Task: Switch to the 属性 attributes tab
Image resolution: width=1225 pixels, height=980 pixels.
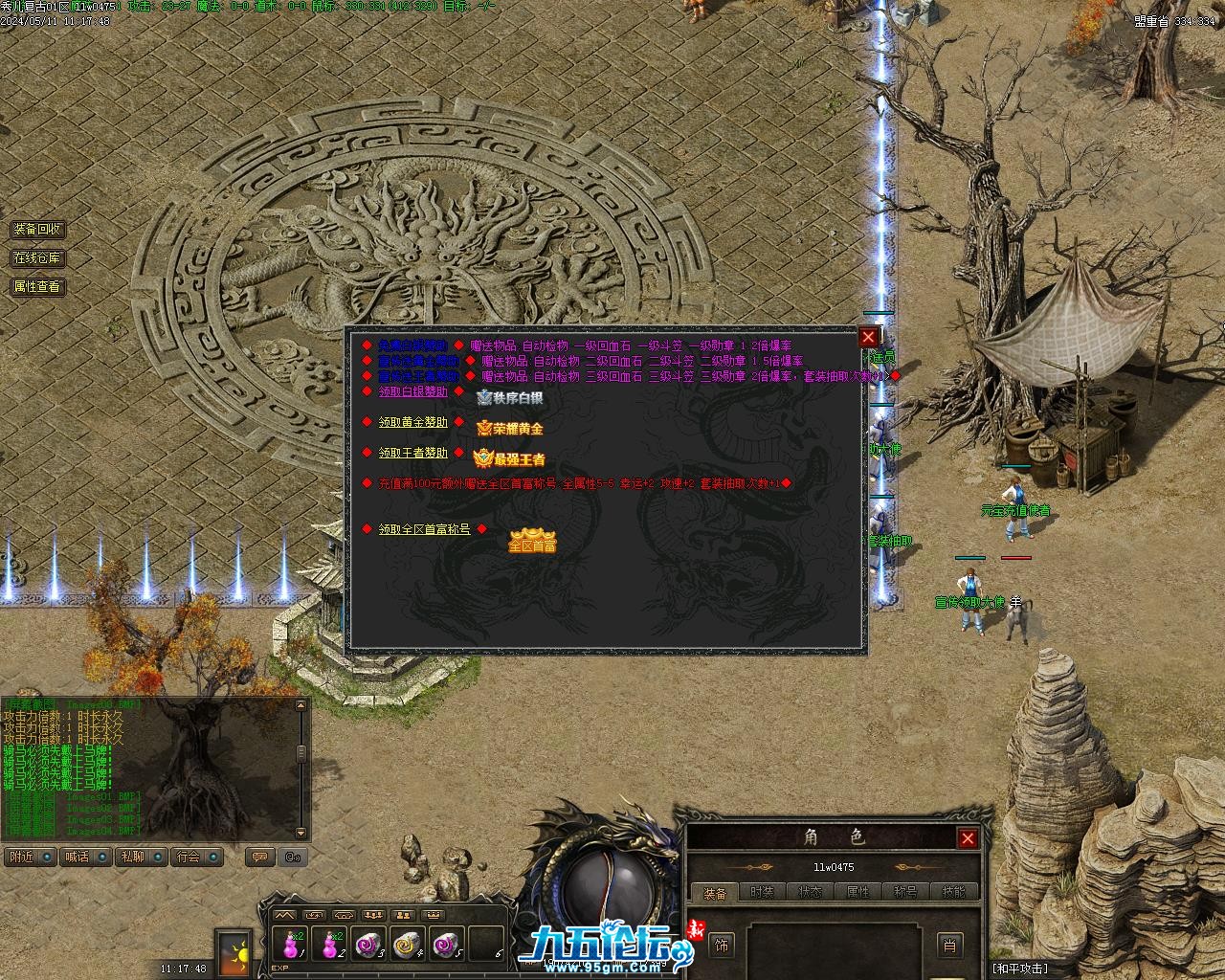Action: 858,892
